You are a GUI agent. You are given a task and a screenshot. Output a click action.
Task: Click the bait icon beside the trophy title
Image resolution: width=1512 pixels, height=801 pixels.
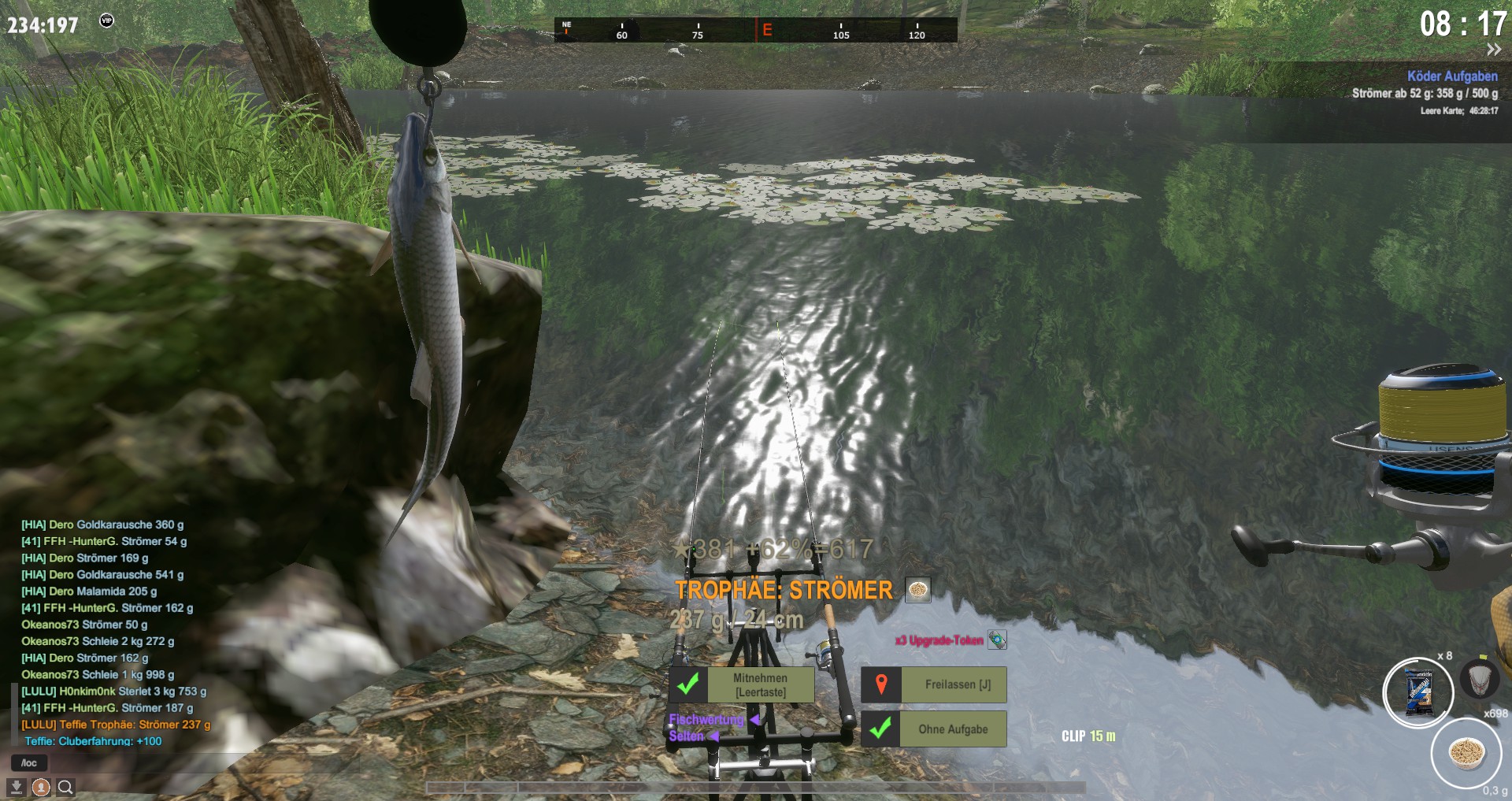(x=917, y=589)
